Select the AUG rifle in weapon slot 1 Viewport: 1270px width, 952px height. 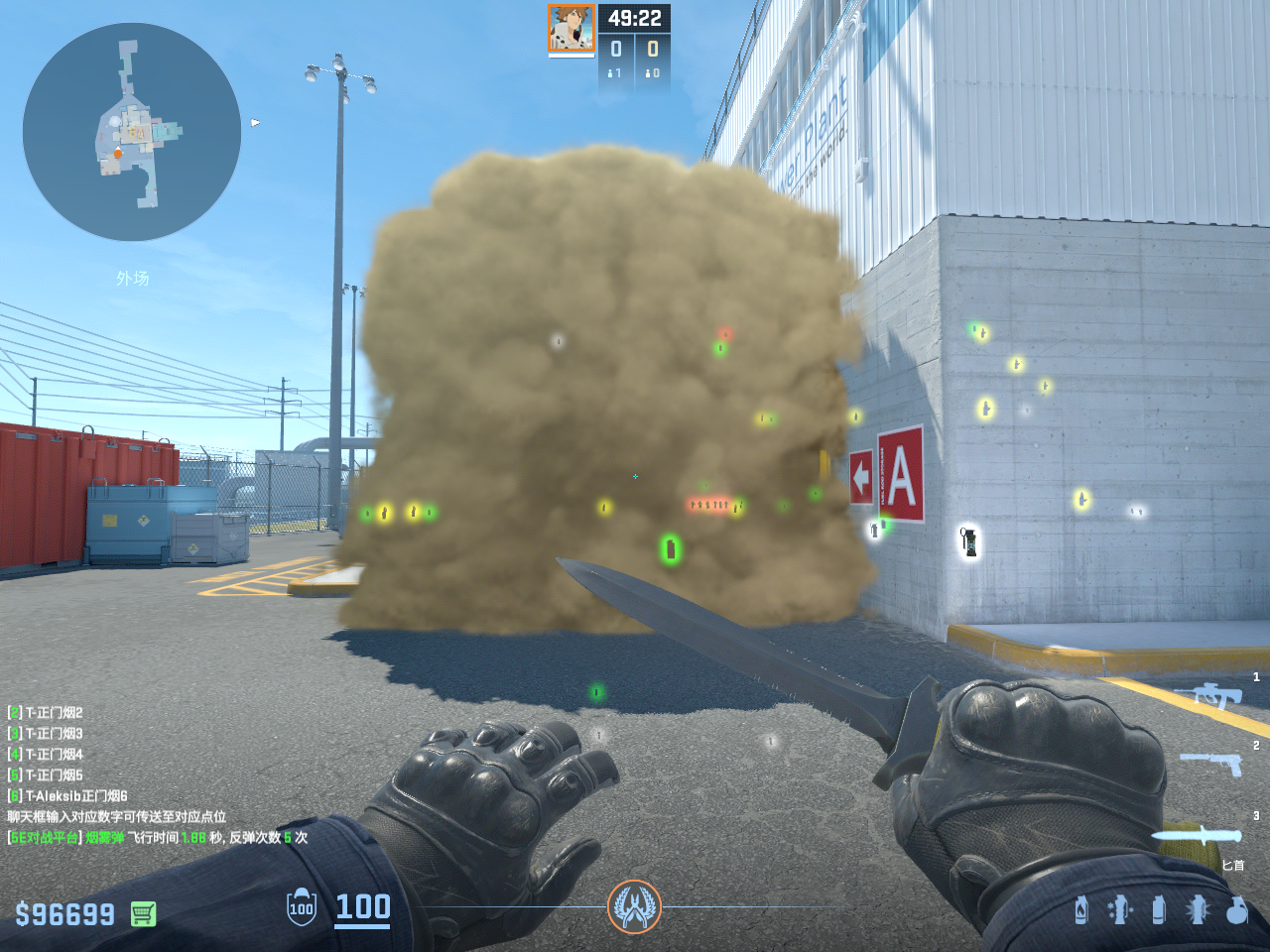pyautogui.click(x=1209, y=694)
